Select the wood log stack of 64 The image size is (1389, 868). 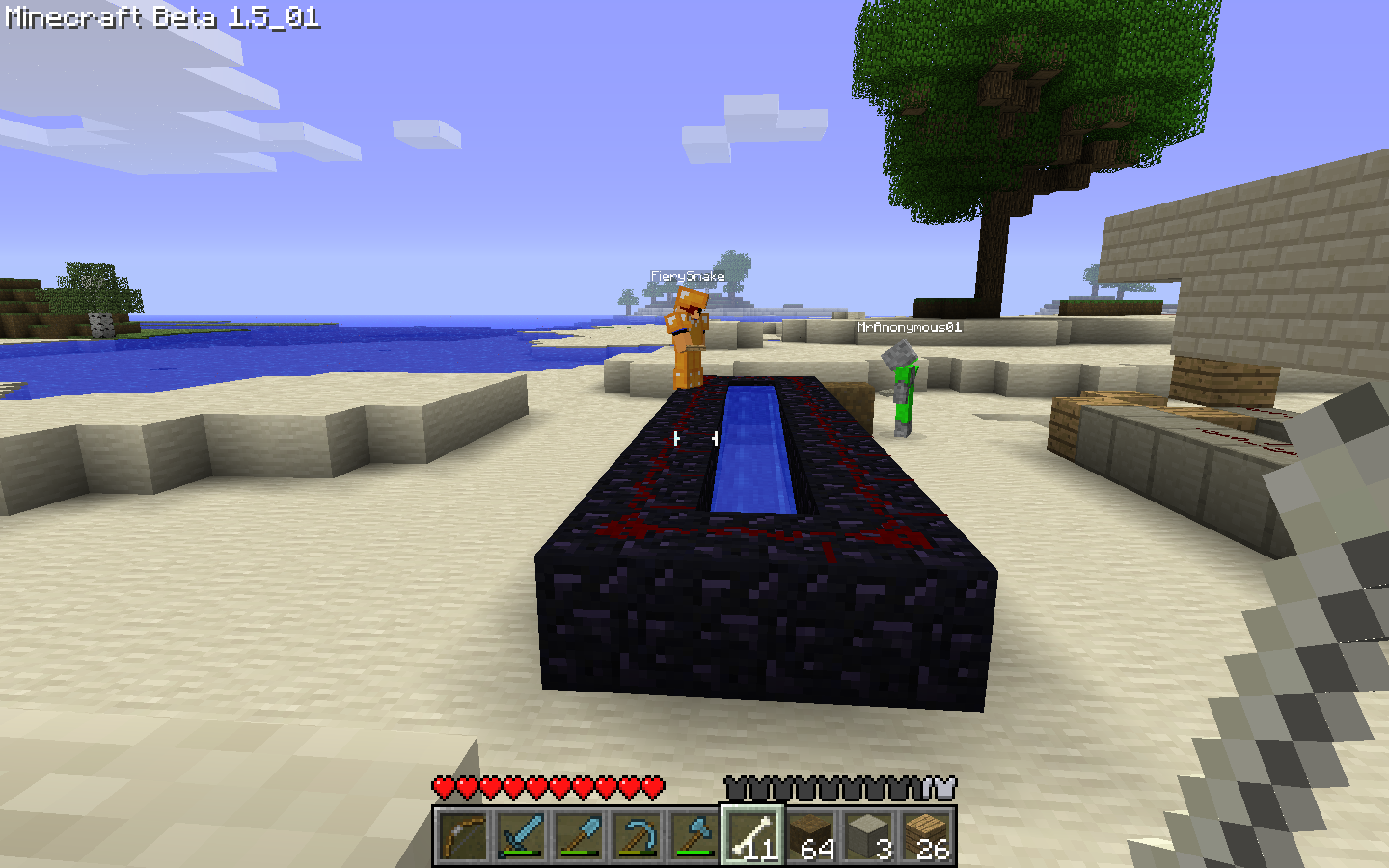click(810, 836)
